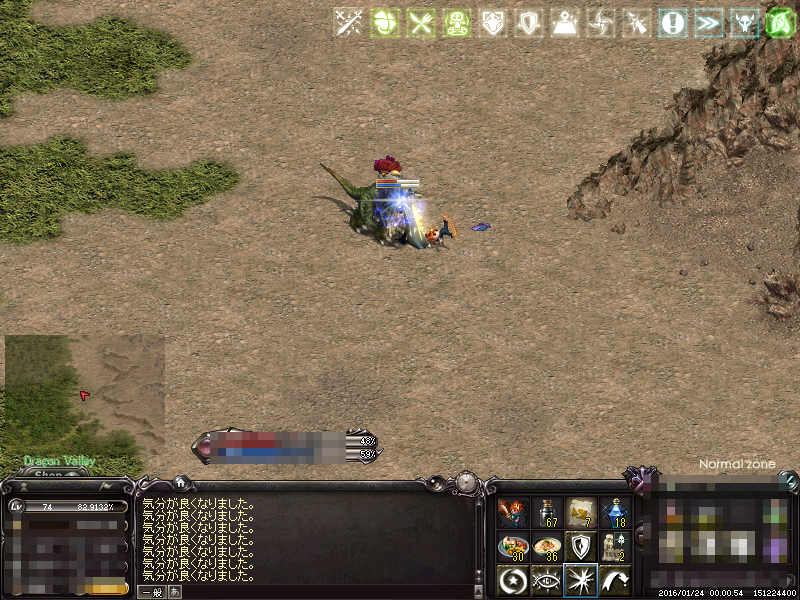Use the red-haired warrior hotbar slot

coord(513,513)
